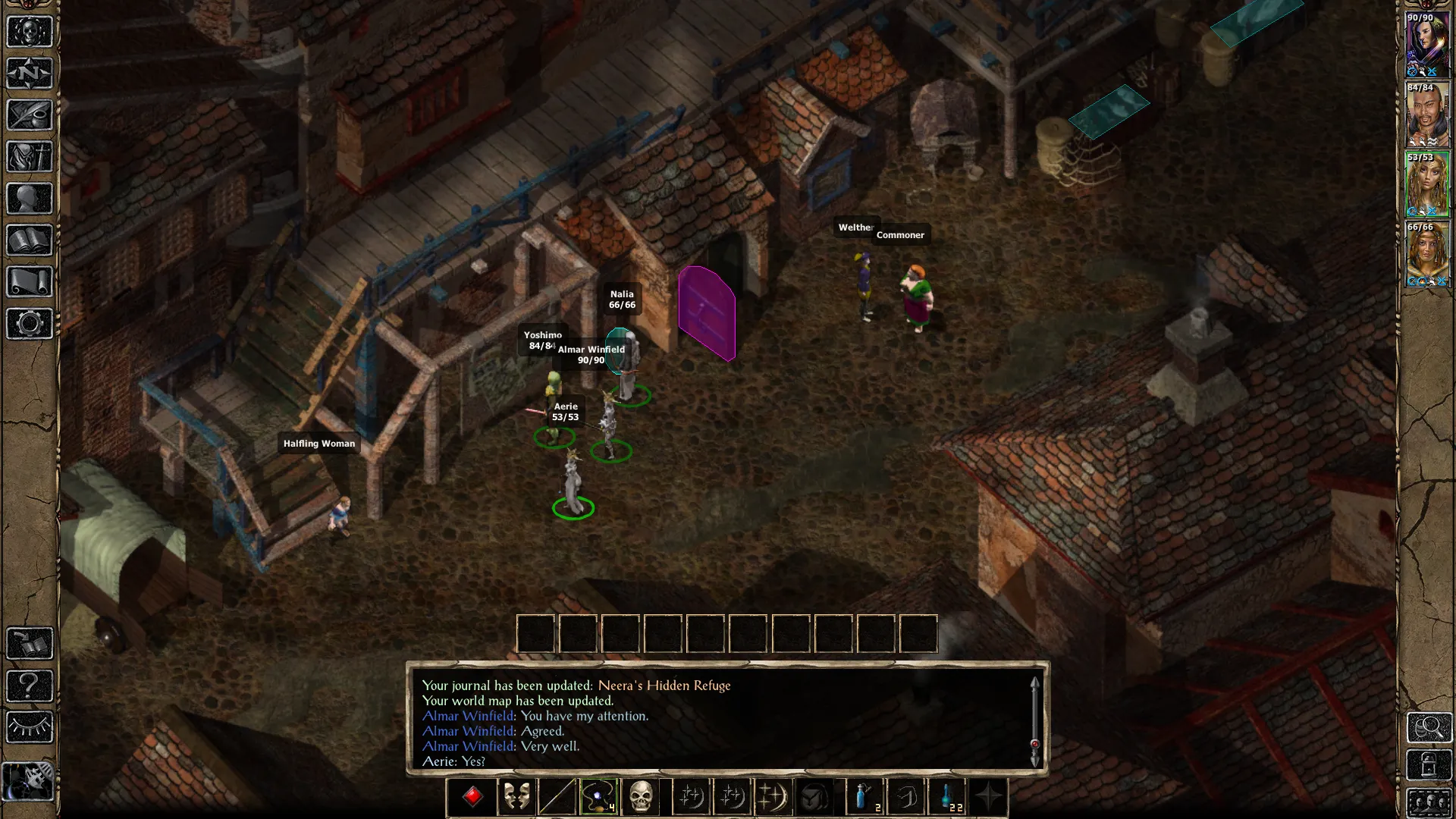The image size is (1456, 819).
Task: Open the journal with the quill and inkpot icon
Action: click(x=30, y=115)
